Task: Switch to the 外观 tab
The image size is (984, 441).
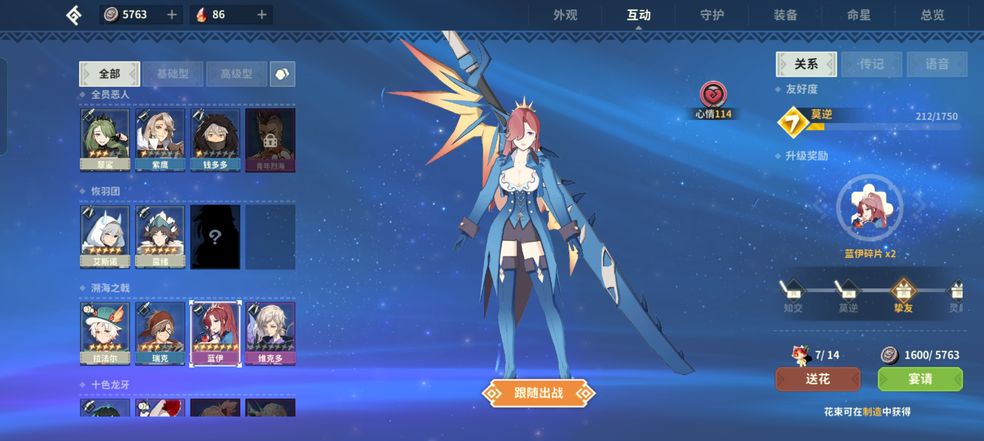Action: pyautogui.click(x=566, y=15)
